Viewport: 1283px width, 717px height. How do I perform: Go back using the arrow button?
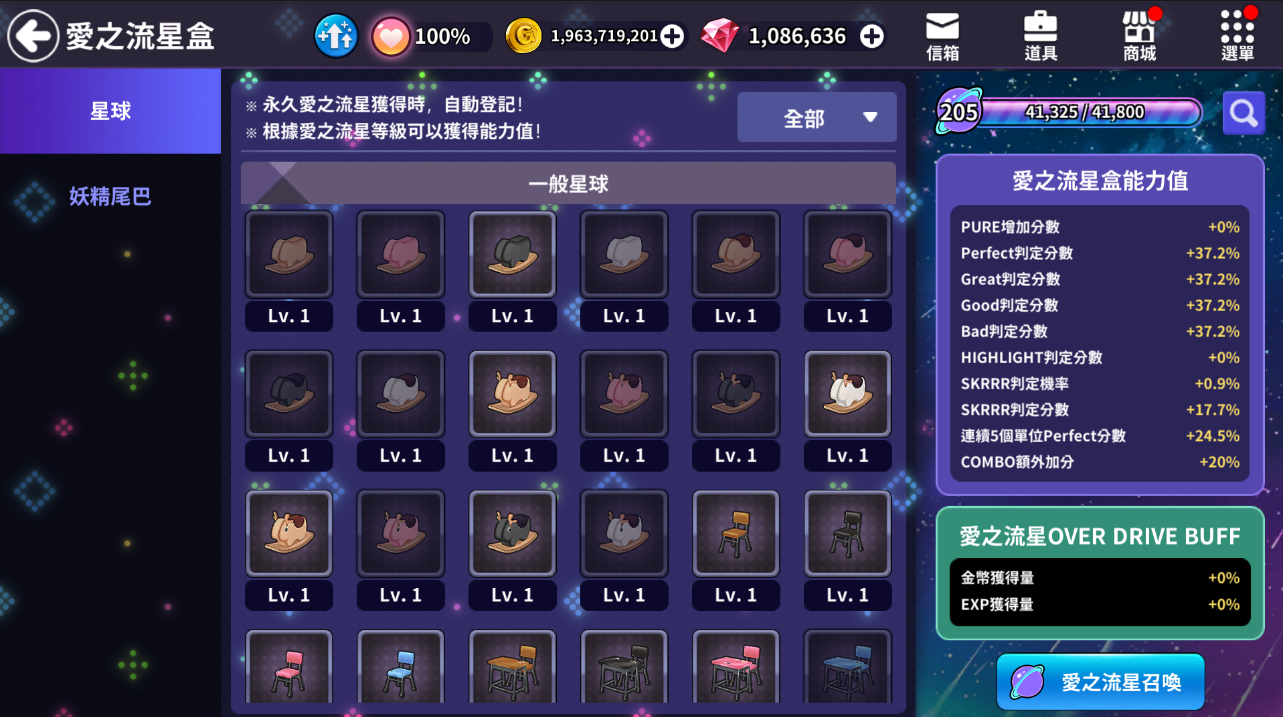point(33,36)
